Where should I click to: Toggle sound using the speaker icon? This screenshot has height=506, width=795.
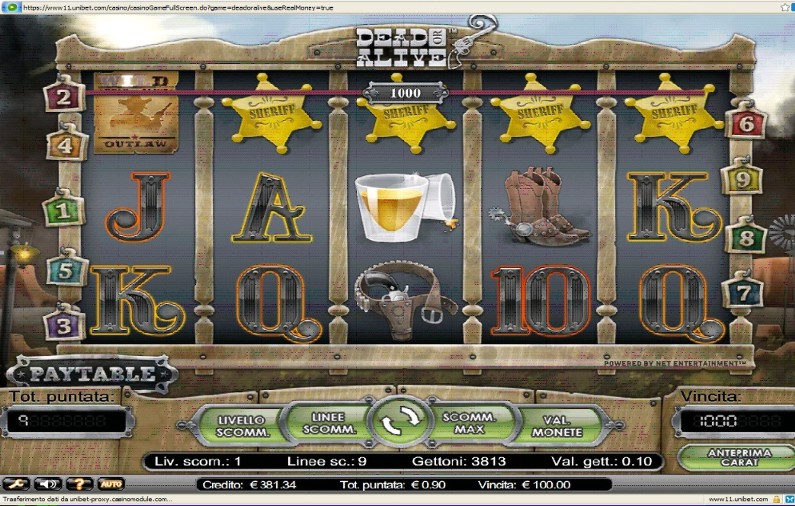coord(47,484)
